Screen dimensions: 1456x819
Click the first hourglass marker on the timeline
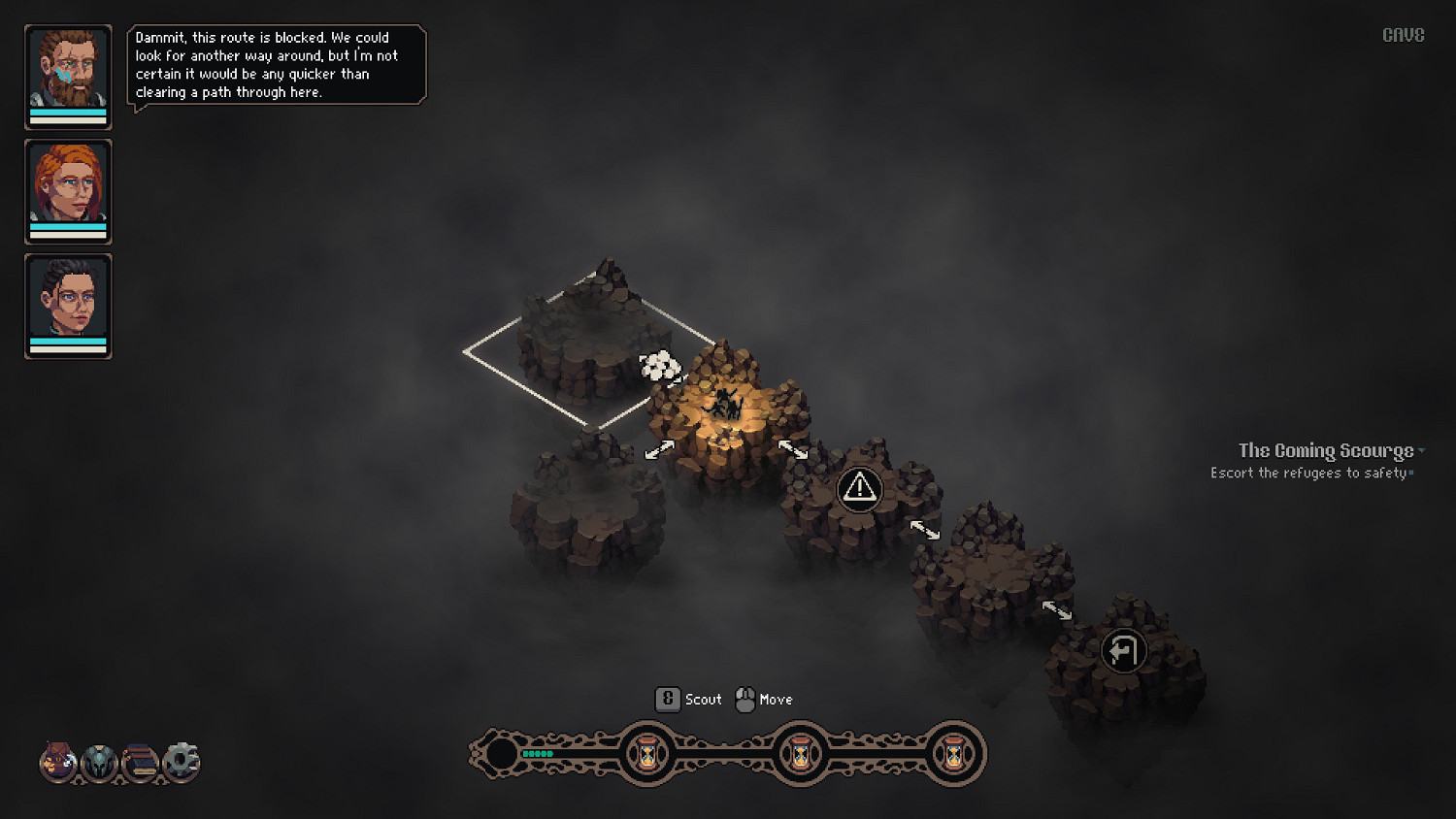[645, 754]
